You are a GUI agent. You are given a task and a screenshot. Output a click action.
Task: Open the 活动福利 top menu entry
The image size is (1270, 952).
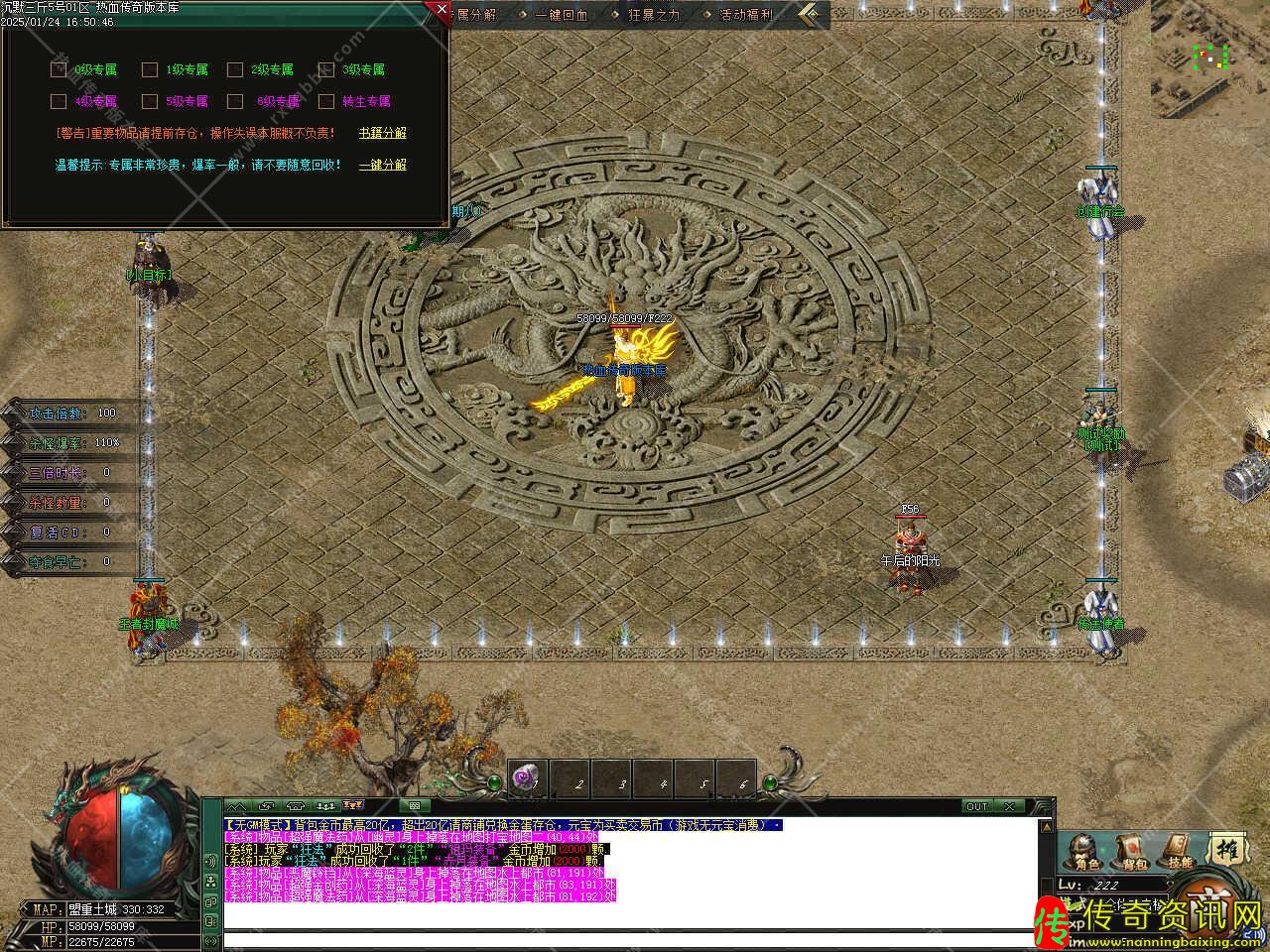pyautogui.click(x=745, y=15)
